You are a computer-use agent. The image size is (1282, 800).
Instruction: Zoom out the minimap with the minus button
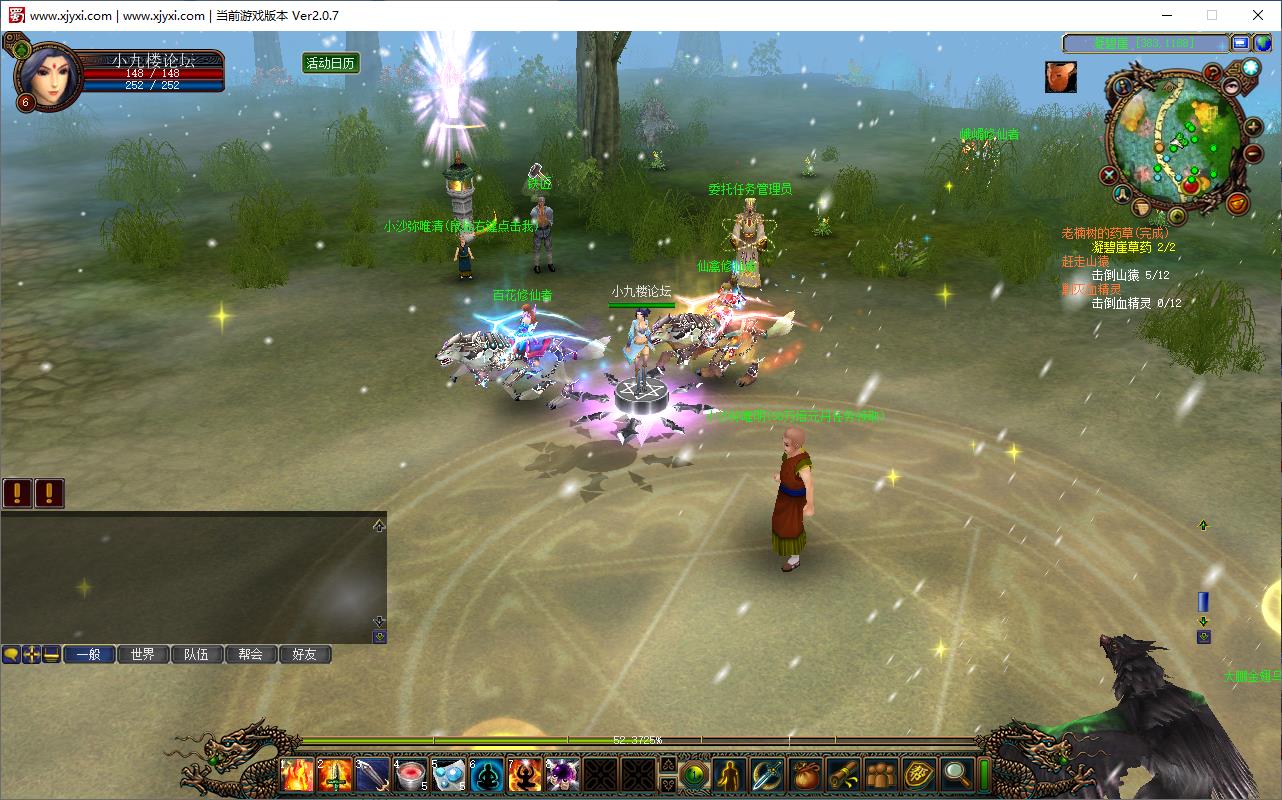1253,153
